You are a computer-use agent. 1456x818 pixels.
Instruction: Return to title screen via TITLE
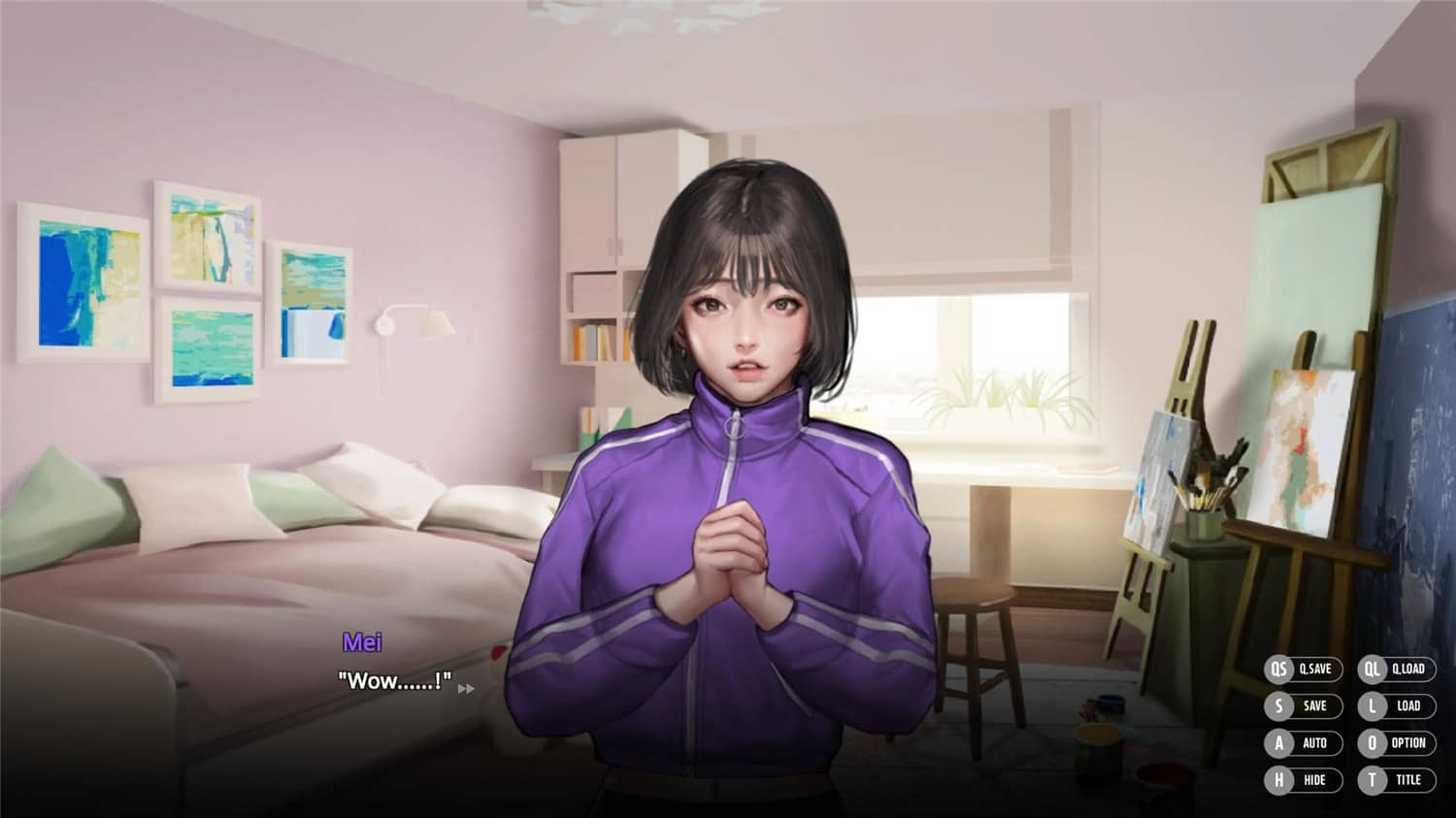[1410, 780]
